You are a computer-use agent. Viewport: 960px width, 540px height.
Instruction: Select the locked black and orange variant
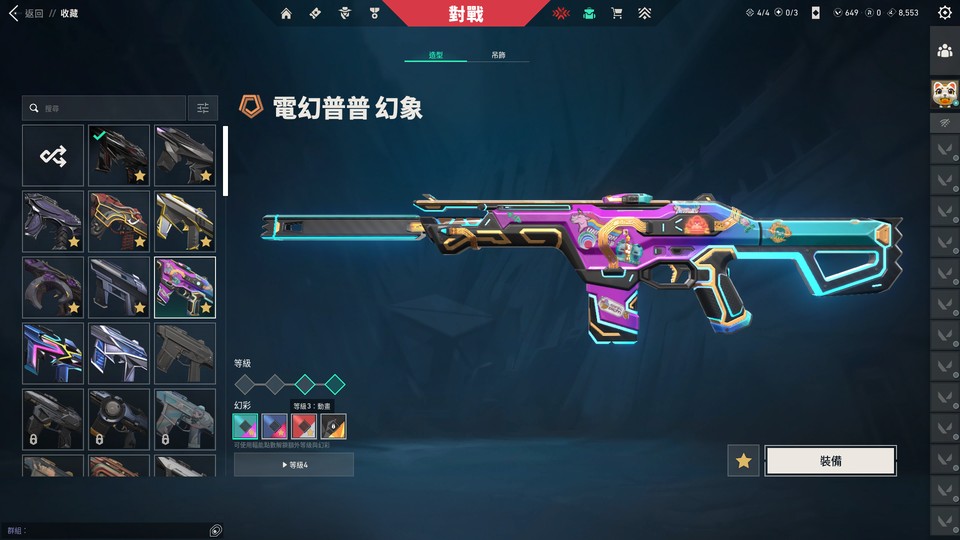point(333,427)
